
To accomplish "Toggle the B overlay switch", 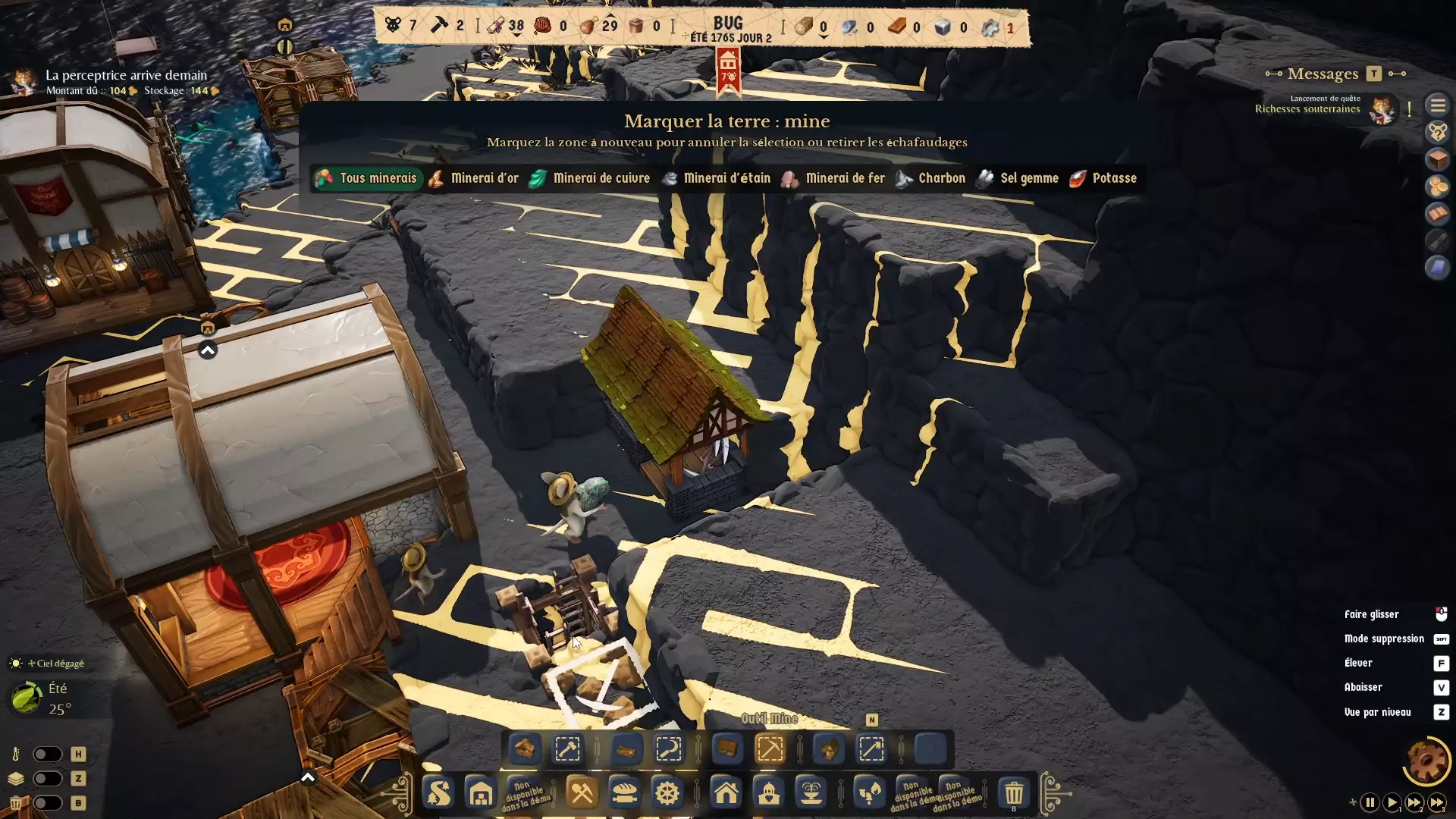I will [48, 803].
